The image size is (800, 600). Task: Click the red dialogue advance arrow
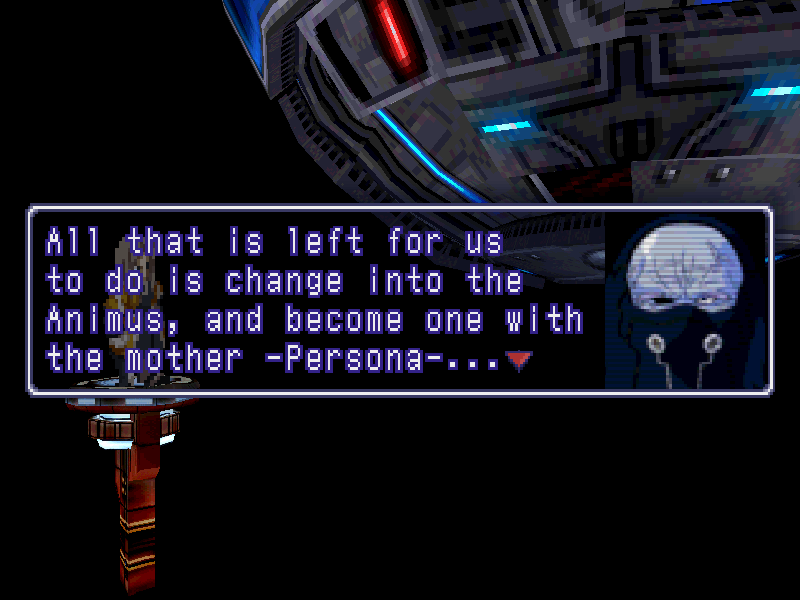coord(517,361)
